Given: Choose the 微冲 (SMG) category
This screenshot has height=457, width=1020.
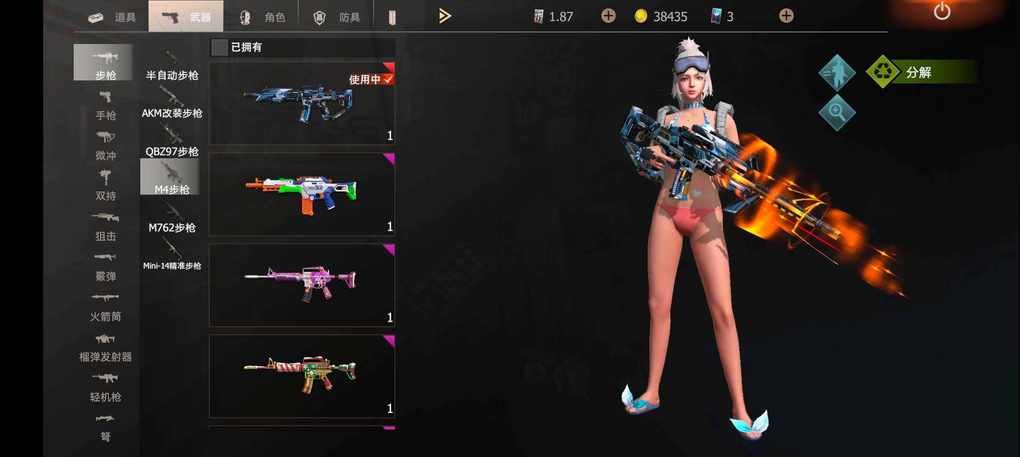Looking at the screenshot, I should (105, 145).
